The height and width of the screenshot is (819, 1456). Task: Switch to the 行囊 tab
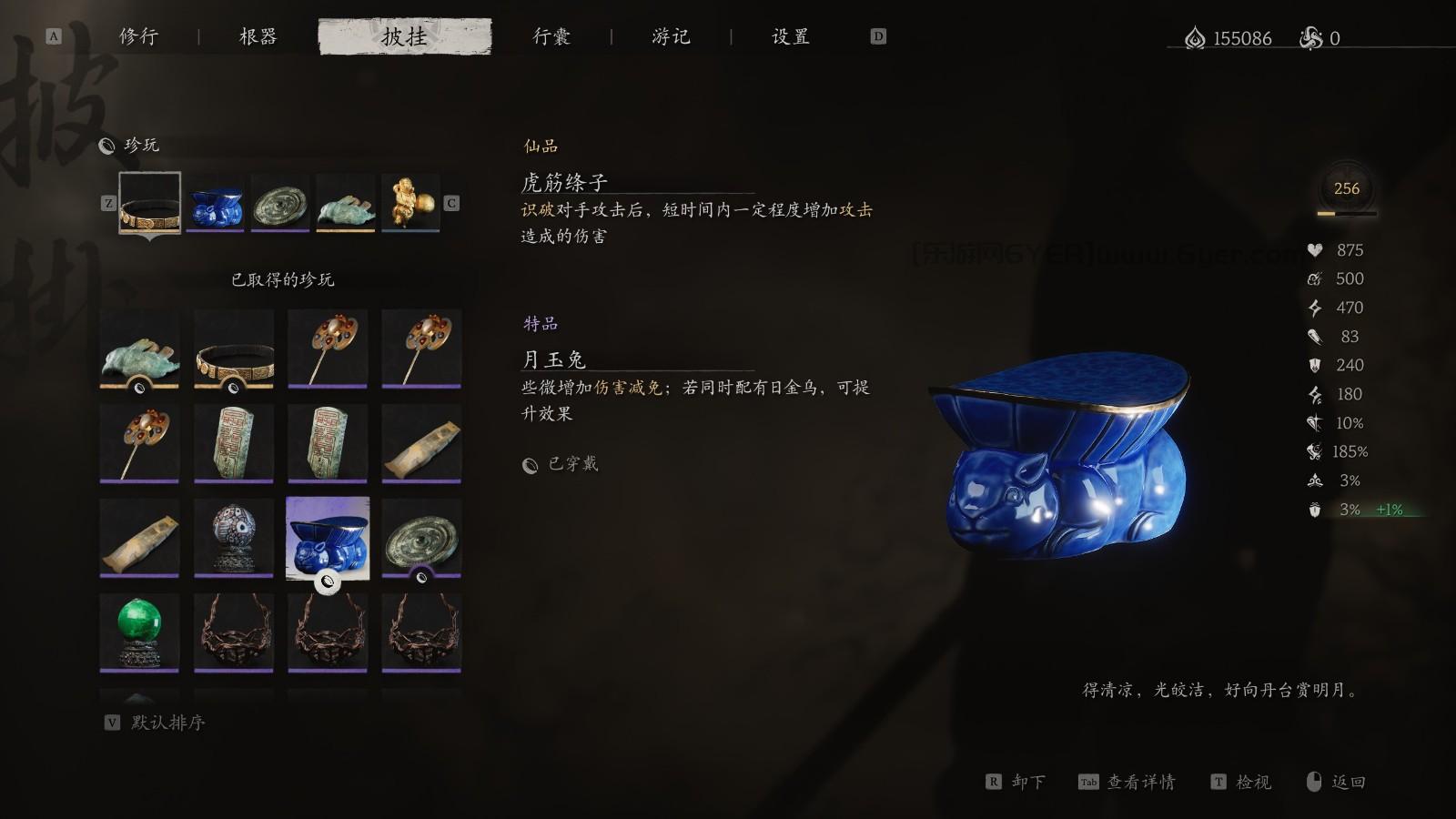pyautogui.click(x=552, y=37)
